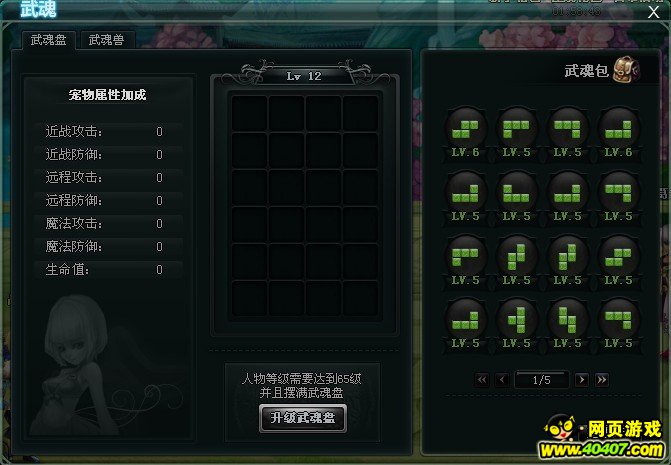Click the 升级武魂盘 upgrade button
Screen dimensions: 671x465
click(302, 419)
